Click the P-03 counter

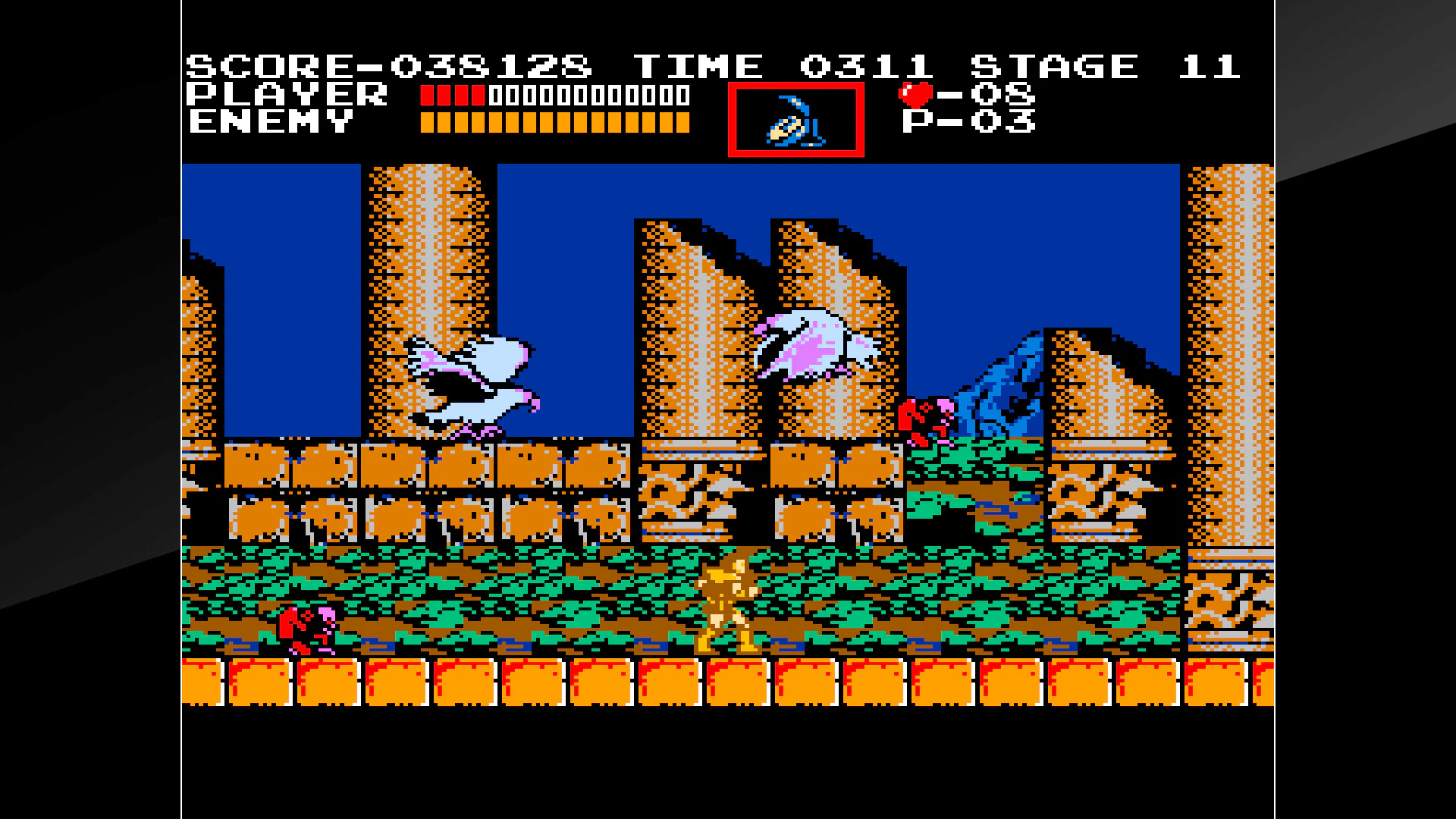[x=971, y=121]
